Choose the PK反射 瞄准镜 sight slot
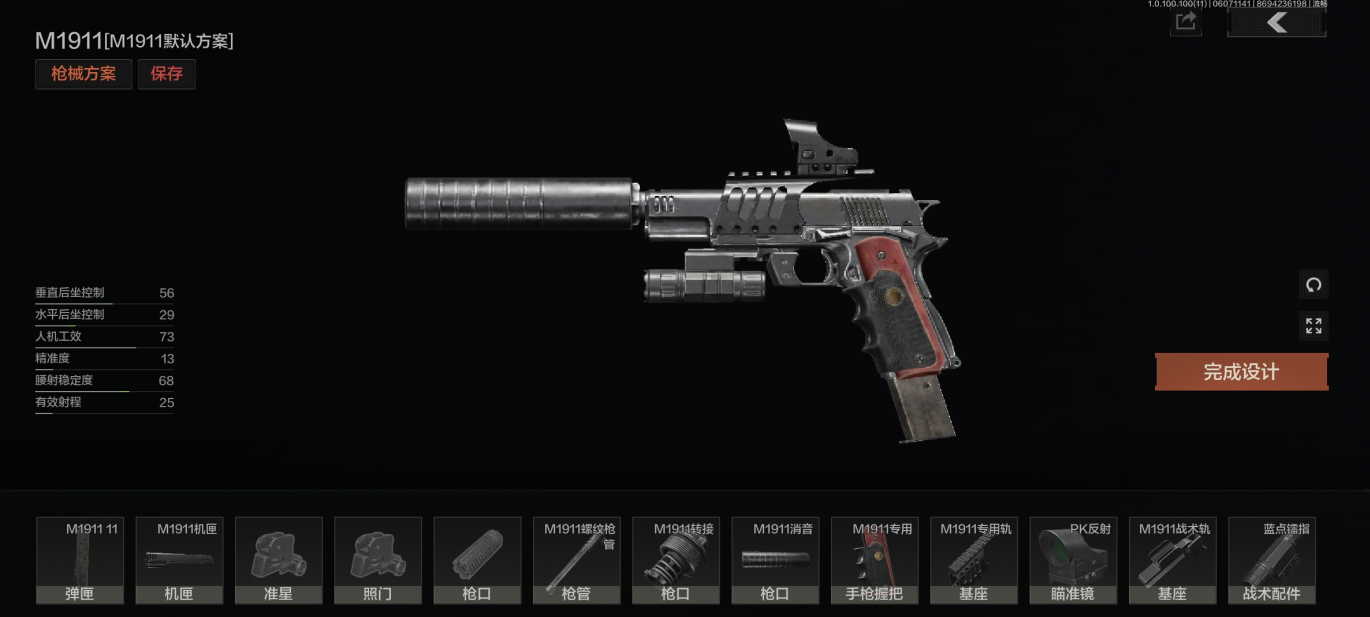This screenshot has width=1370, height=617. [x=1073, y=560]
